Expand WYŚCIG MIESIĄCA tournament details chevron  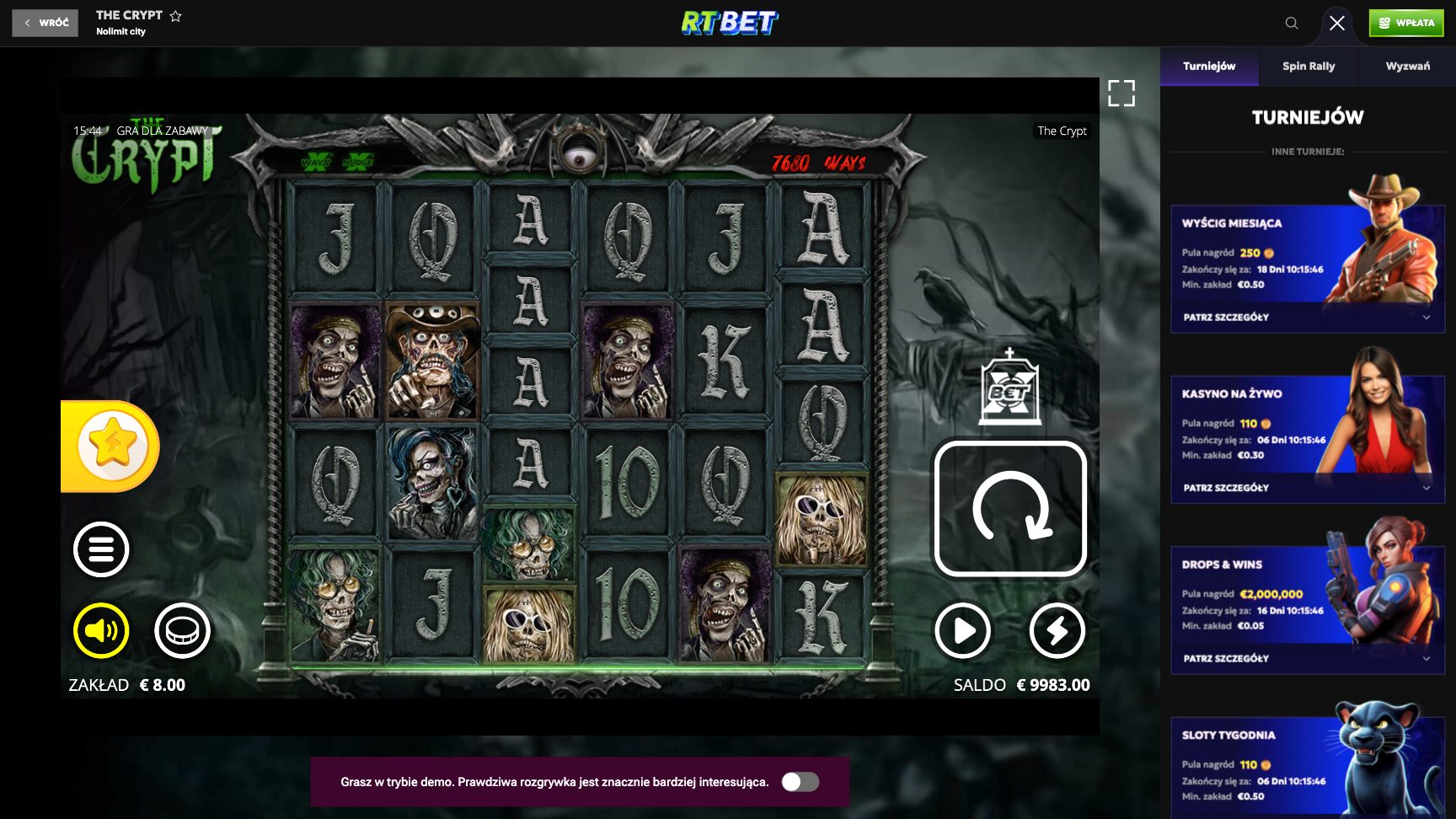1426,318
